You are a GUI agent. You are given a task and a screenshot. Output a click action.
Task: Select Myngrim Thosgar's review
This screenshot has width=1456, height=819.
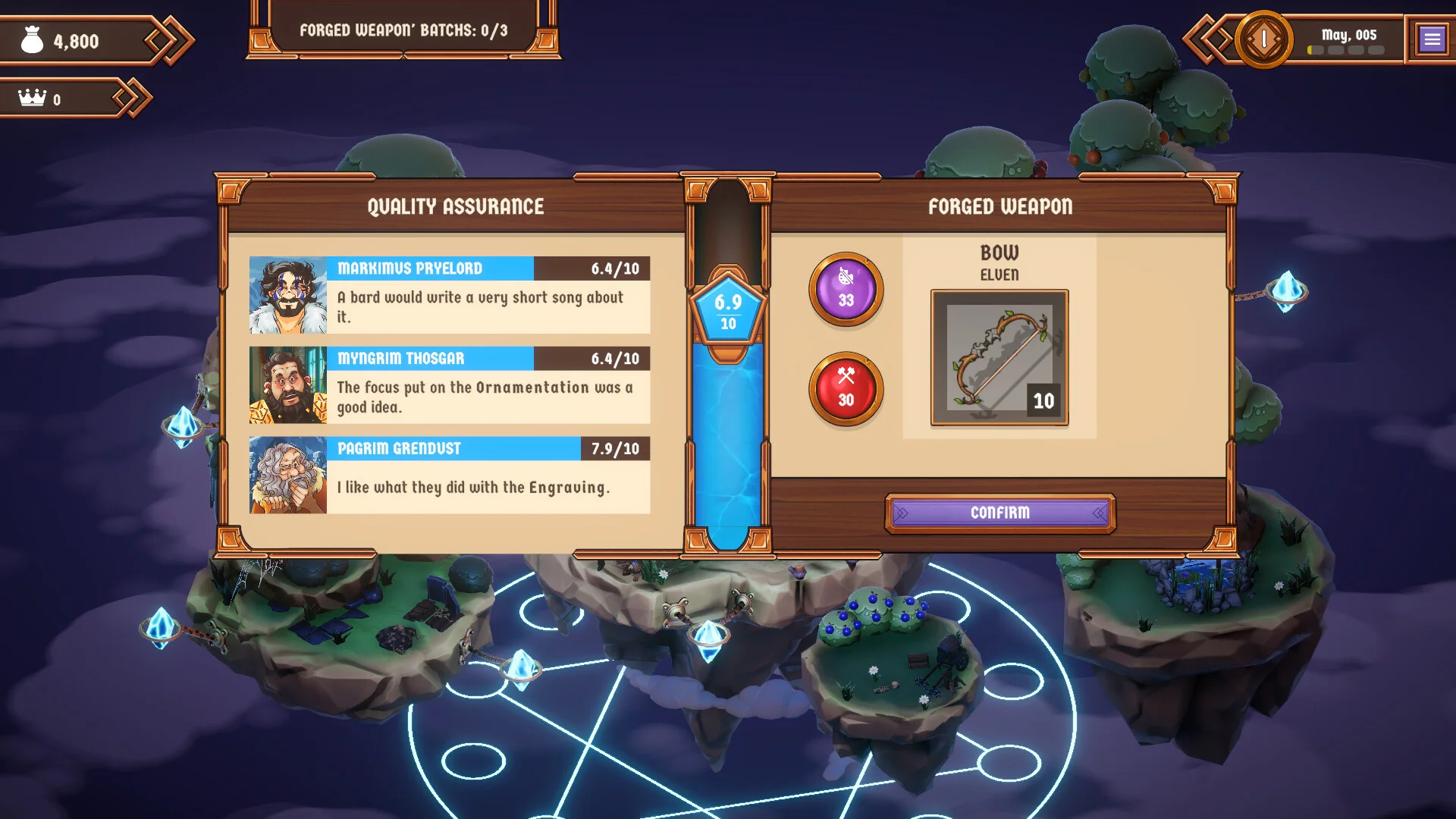[450, 385]
